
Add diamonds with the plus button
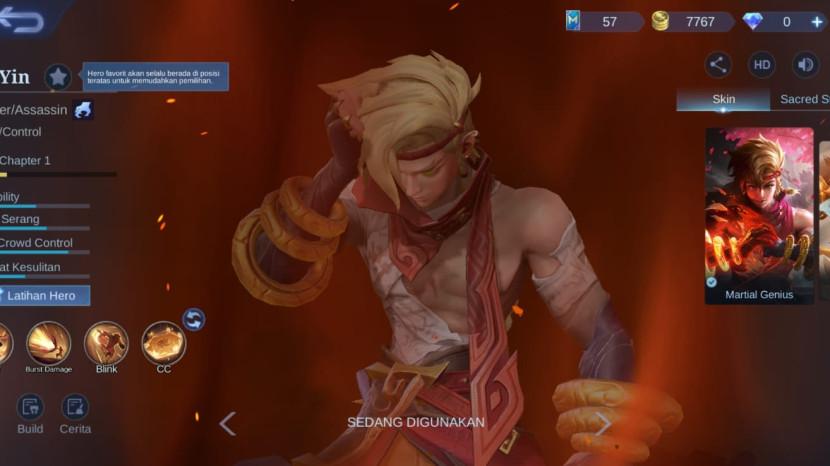coord(817,21)
